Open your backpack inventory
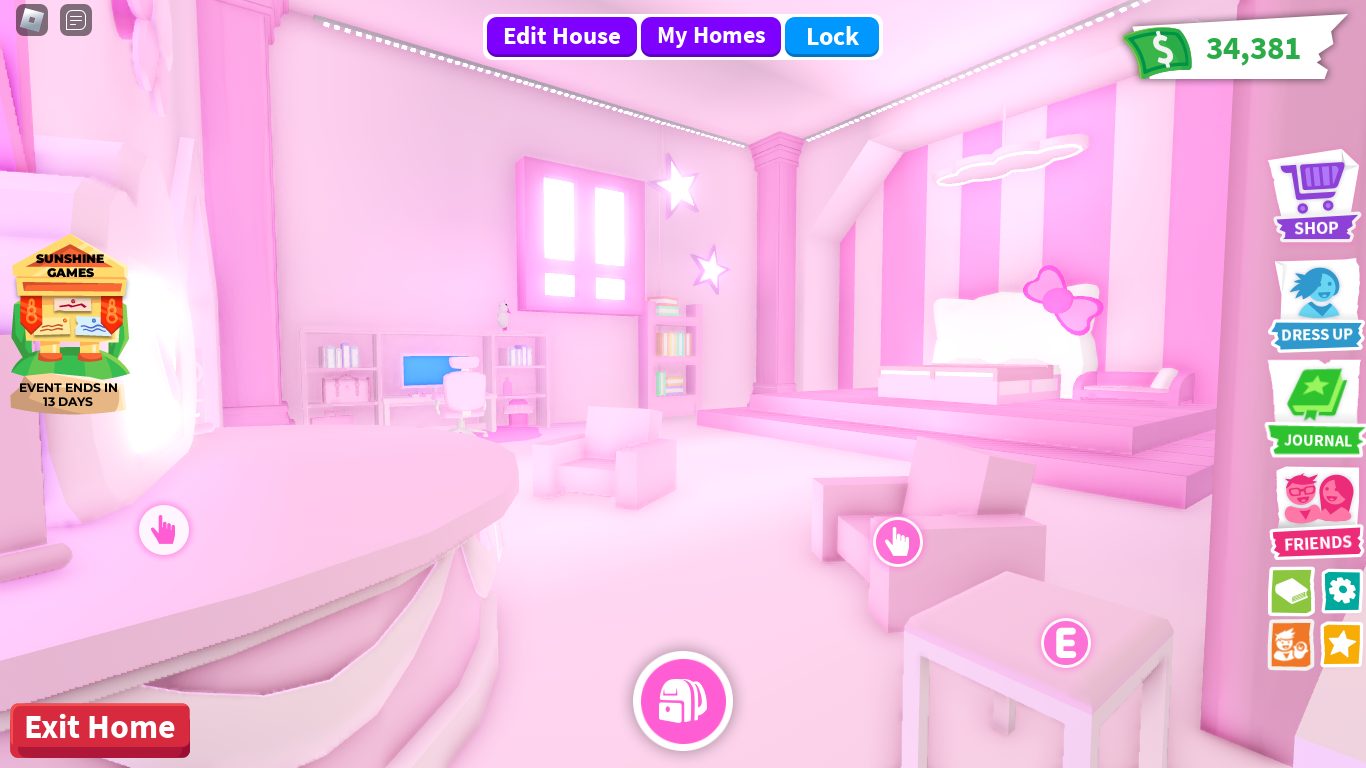1366x768 pixels. pos(683,701)
